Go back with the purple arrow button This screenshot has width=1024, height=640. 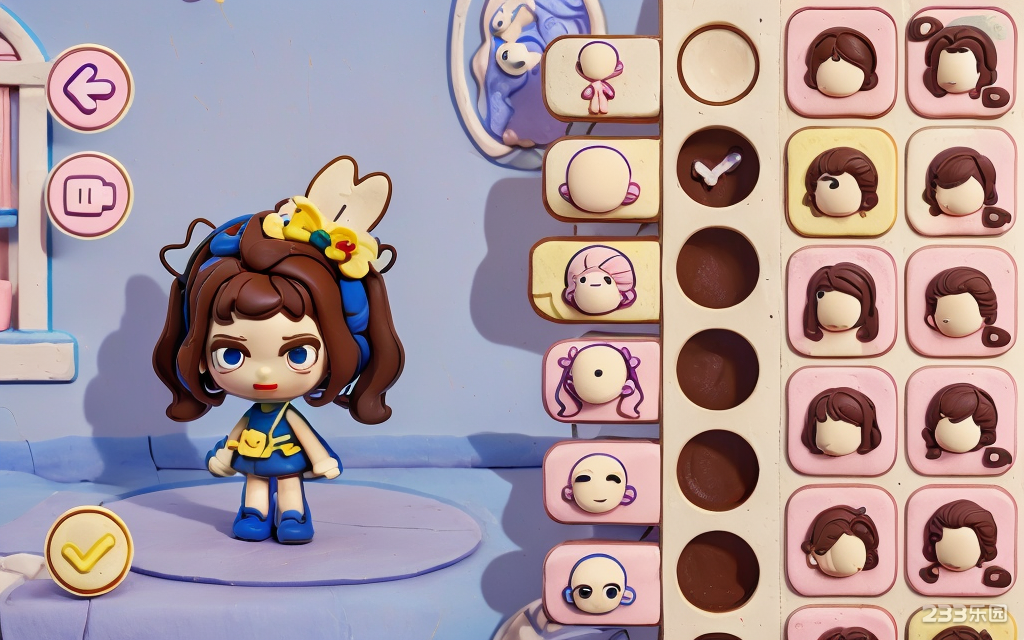pyautogui.click(x=89, y=89)
